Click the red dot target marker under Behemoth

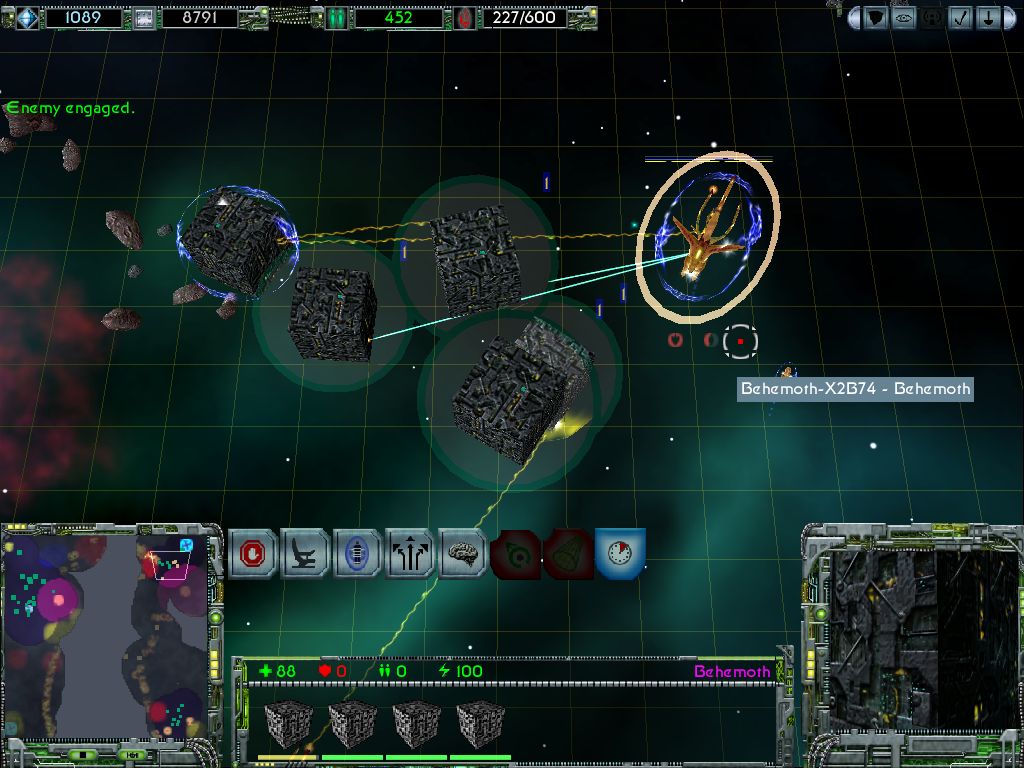pyautogui.click(x=740, y=341)
